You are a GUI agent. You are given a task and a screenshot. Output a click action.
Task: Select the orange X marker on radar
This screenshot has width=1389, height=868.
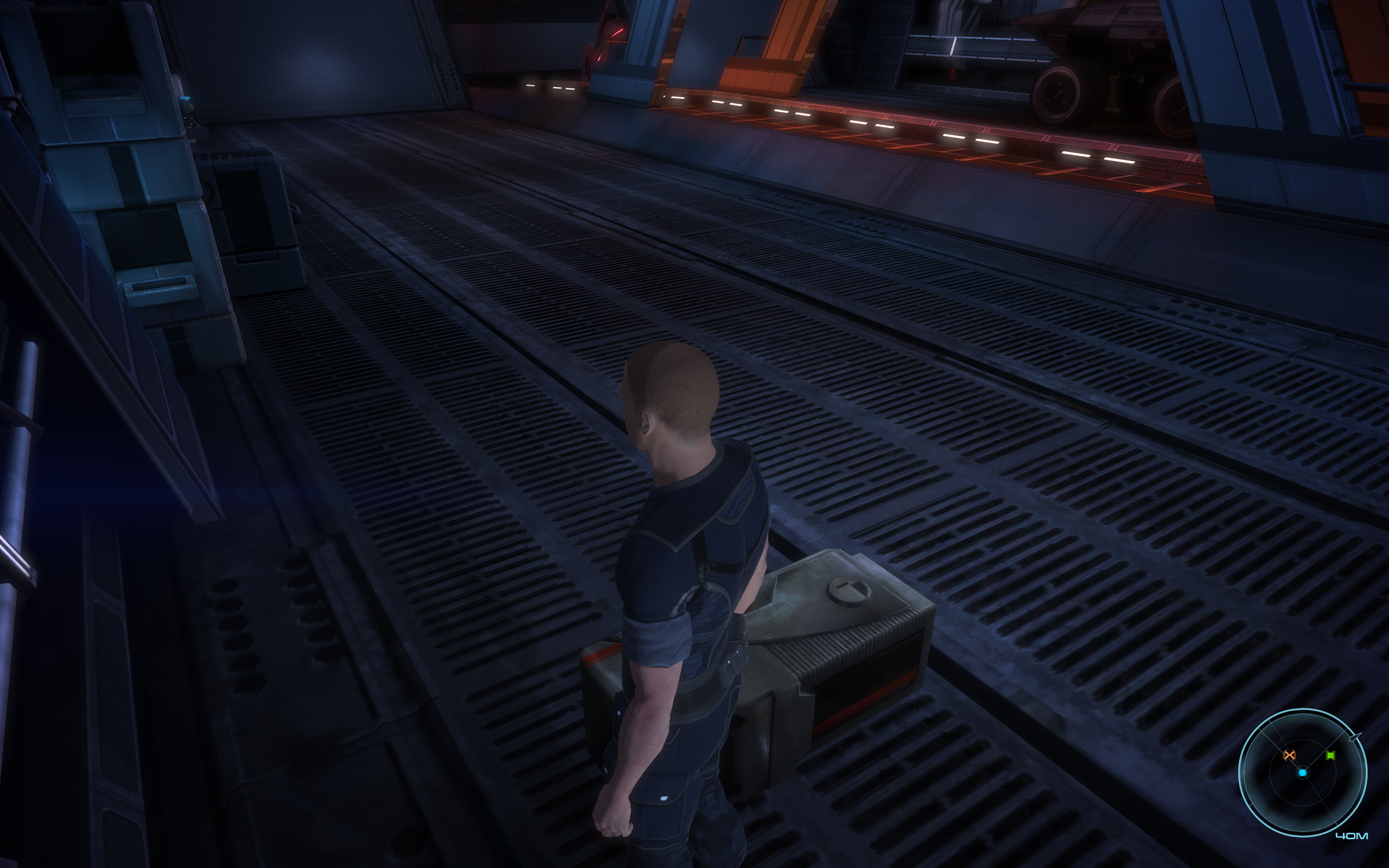tap(1289, 755)
